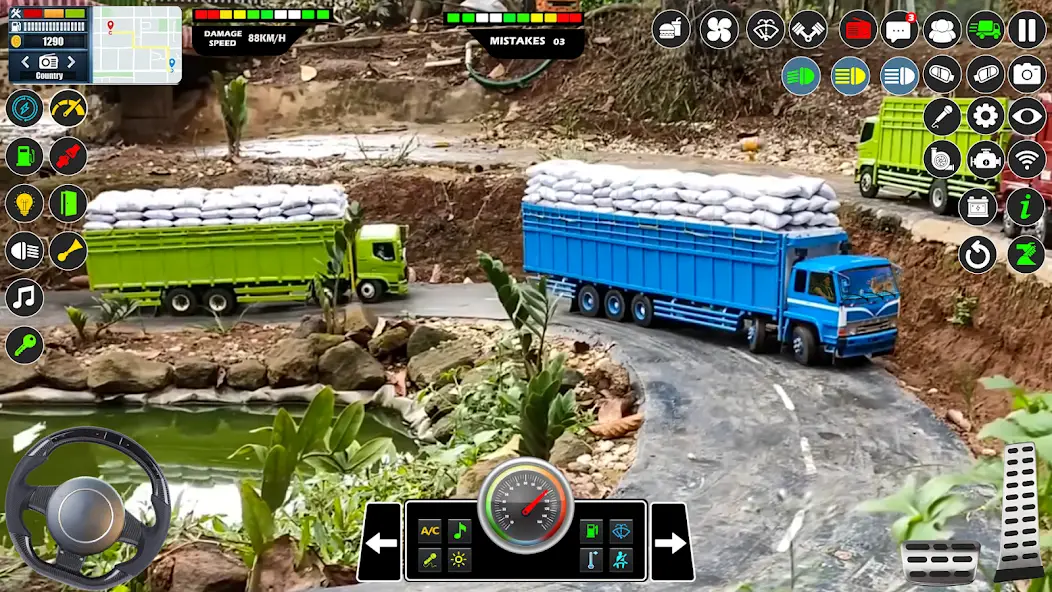Image resolution: width=1052 pixels, height=592 pixels.
Task: Fasten the red seatbelt icon
Action: (x=68, y=156)
